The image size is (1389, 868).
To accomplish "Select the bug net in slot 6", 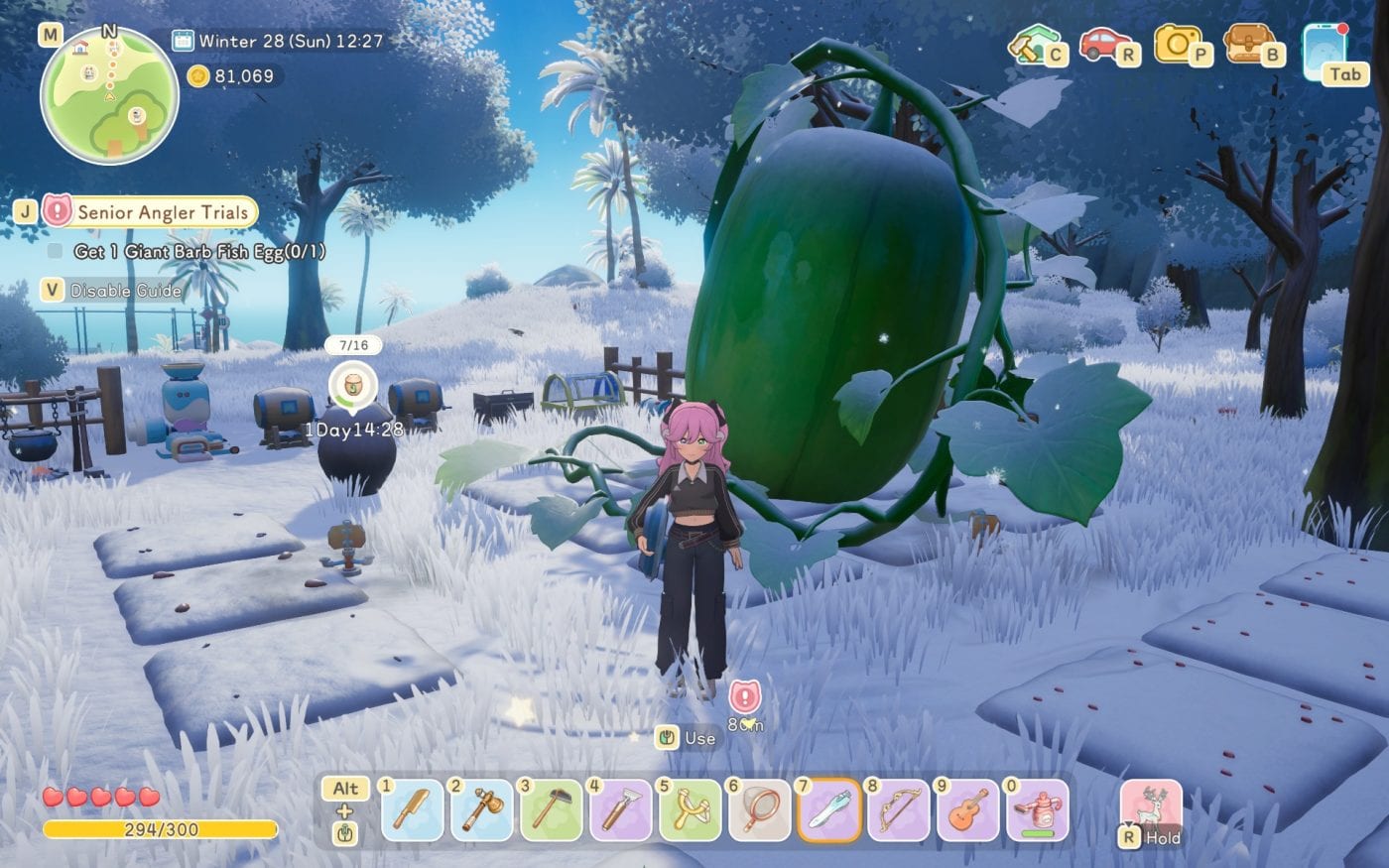I will 759,810.
